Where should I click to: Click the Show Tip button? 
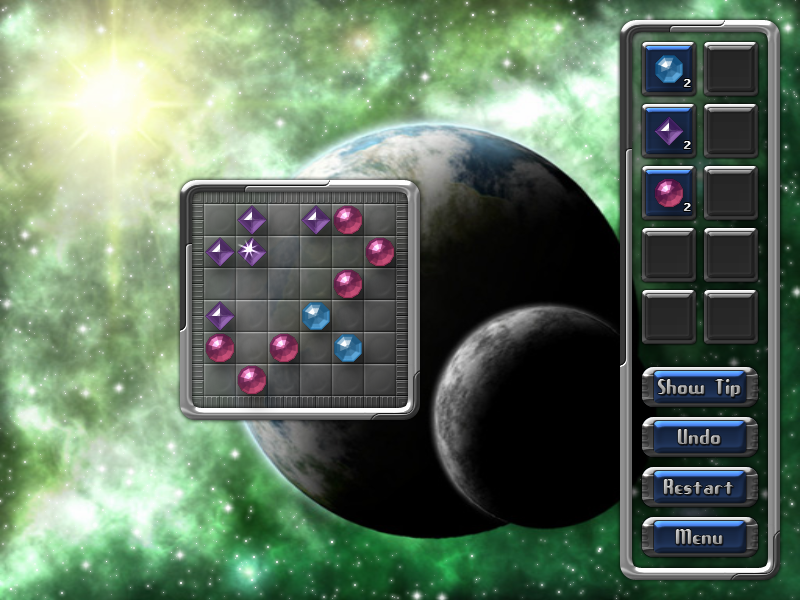pyautogui.click(x=699, y=387)
